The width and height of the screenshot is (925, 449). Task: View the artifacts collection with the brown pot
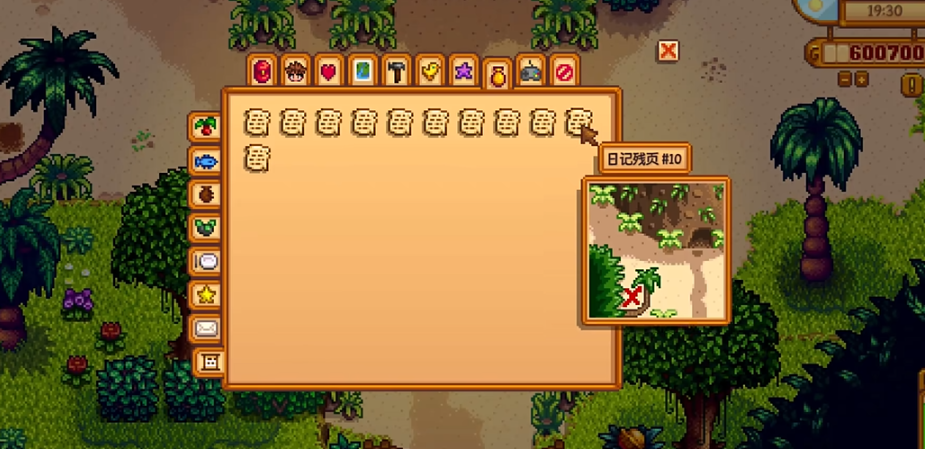206,194
